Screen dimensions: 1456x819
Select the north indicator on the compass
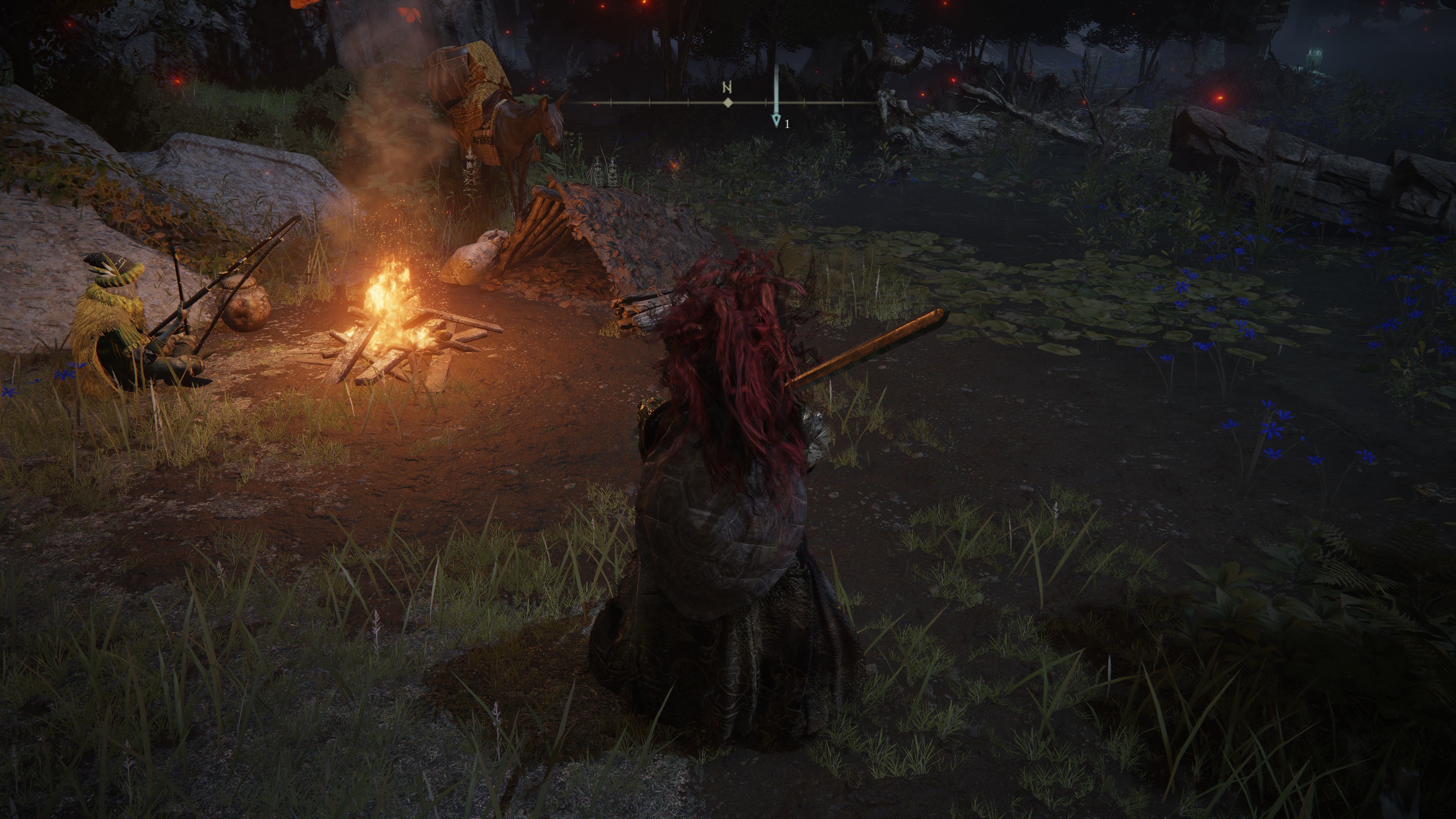728,88
